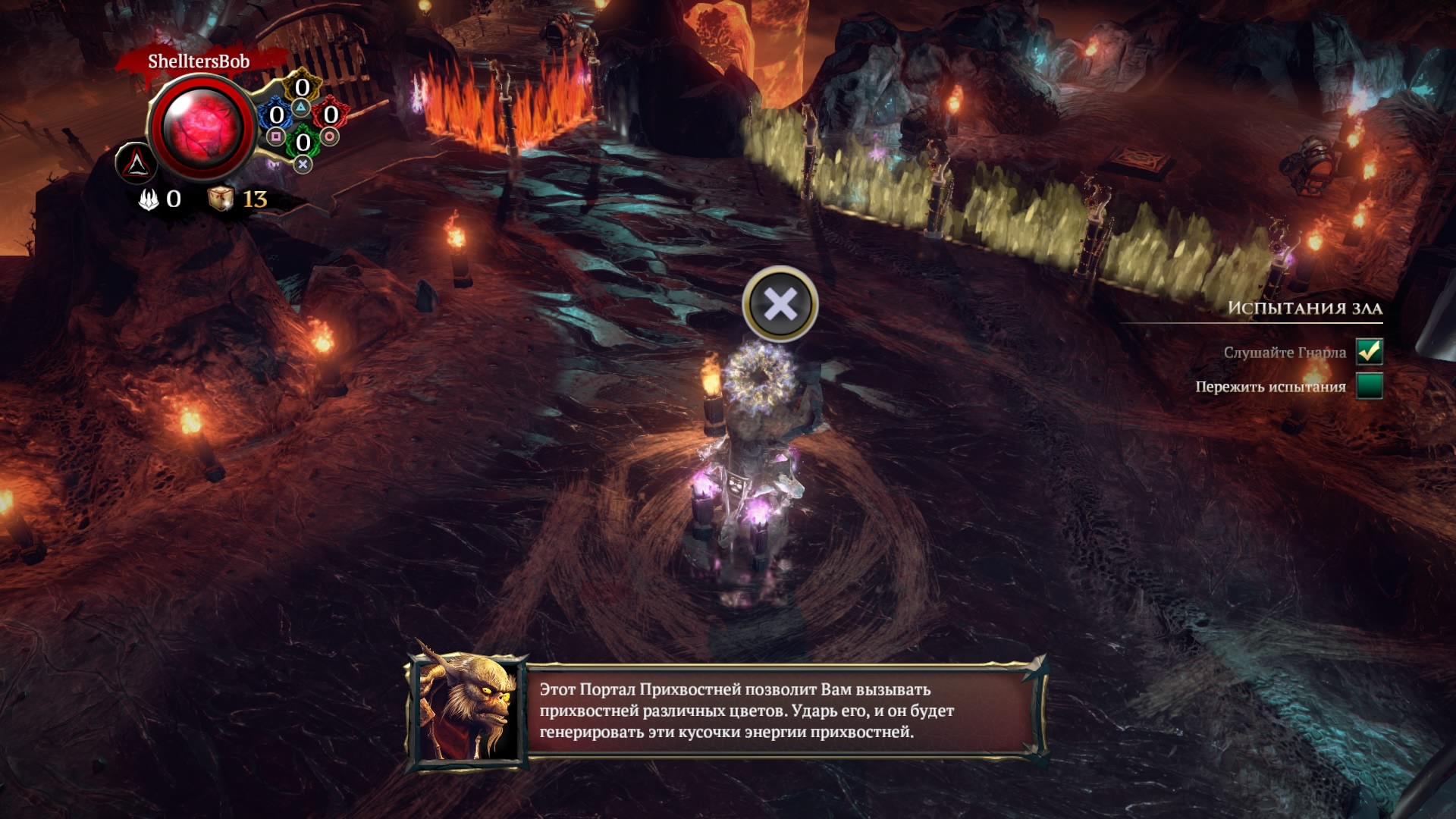1456x819 pixels.
Task: Toggle the empty Пережить испытания objective box
Action: (1370, 386)
